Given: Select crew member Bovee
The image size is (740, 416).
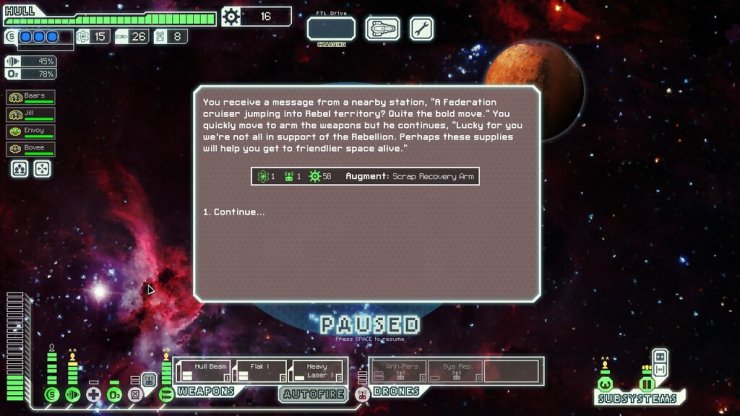Looking at the screenshot, I should 31,149.
